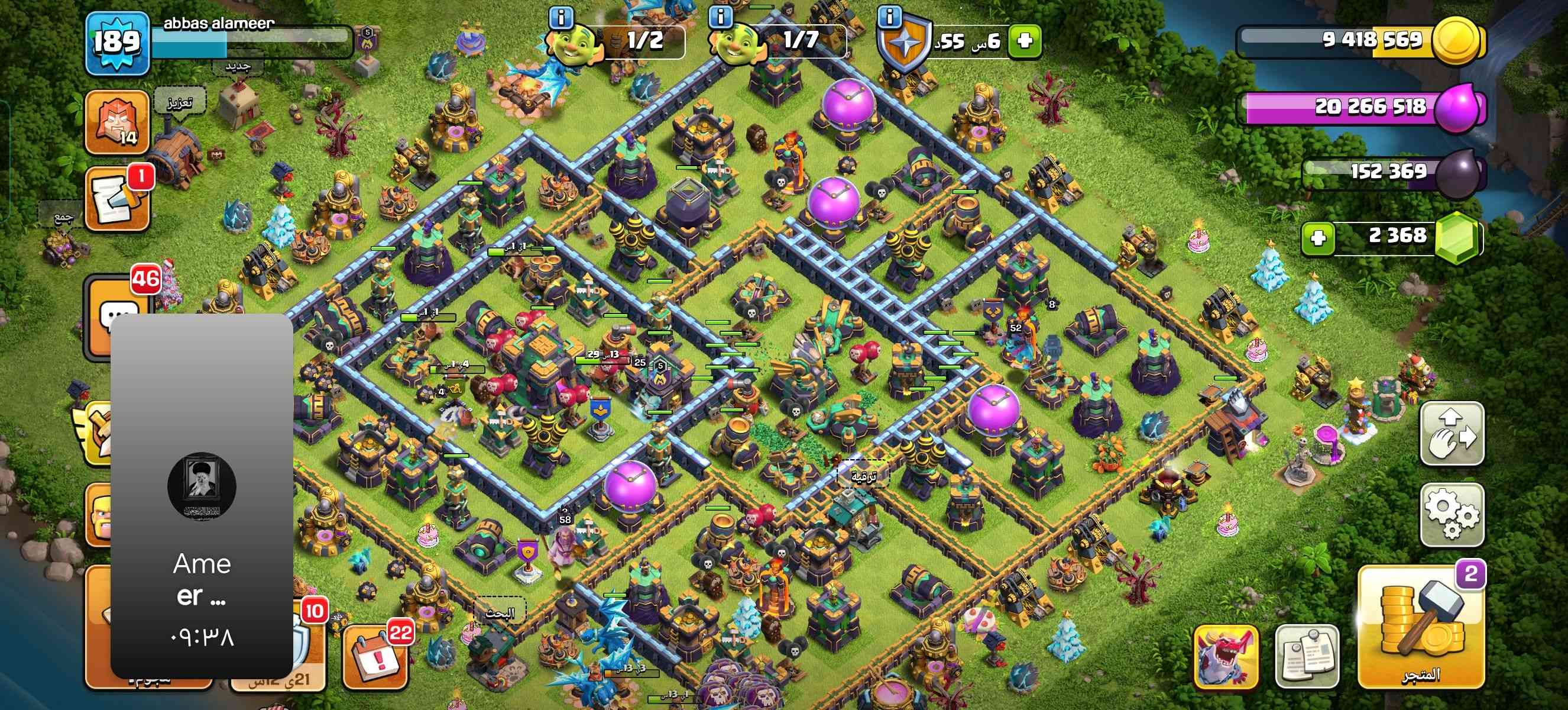This screenshot has height=710, width=1568.
Task: Open the floating call overlay window
Action: (202, 496)
